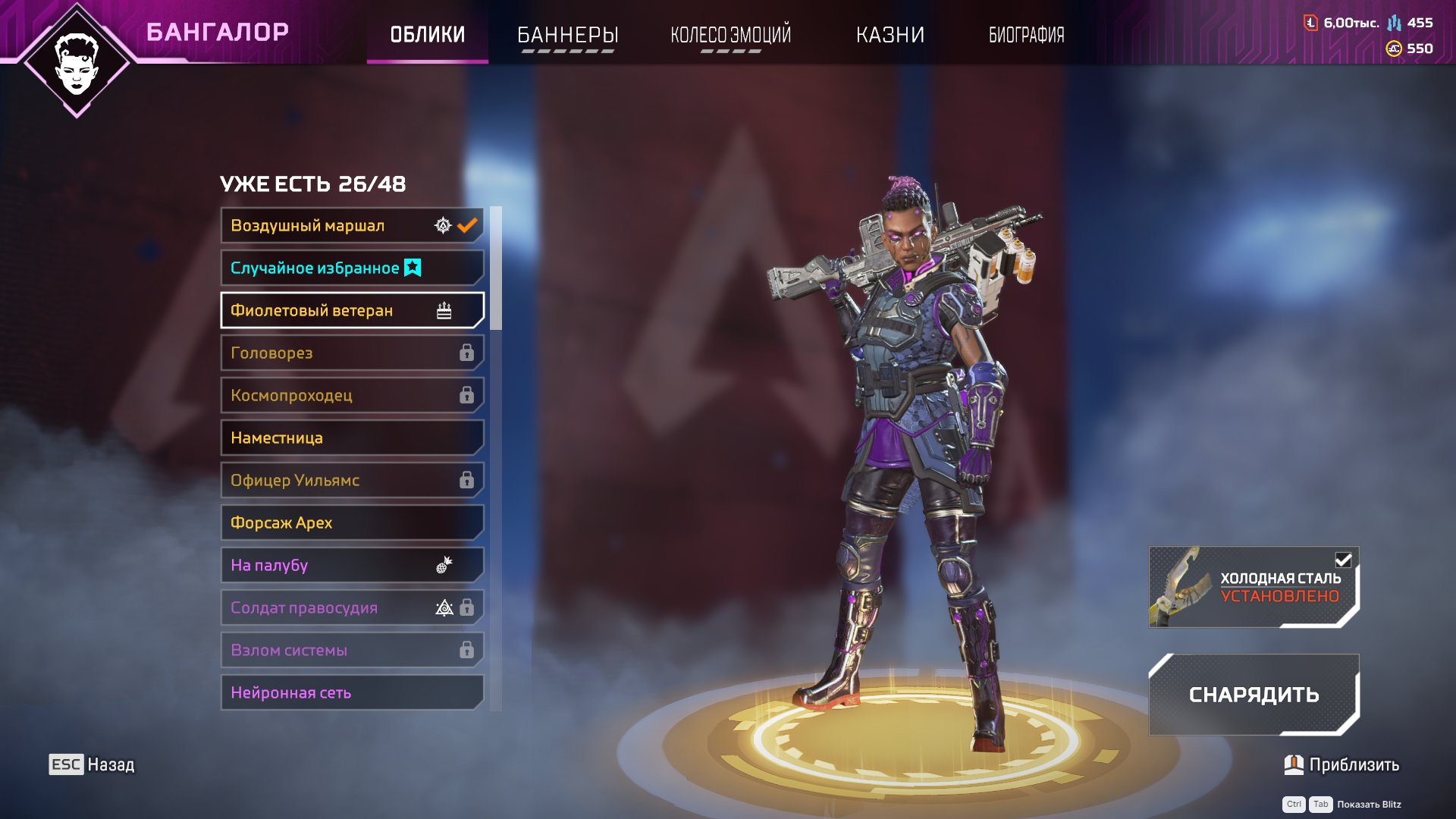Show the Биография tab

click(1026, 35)
